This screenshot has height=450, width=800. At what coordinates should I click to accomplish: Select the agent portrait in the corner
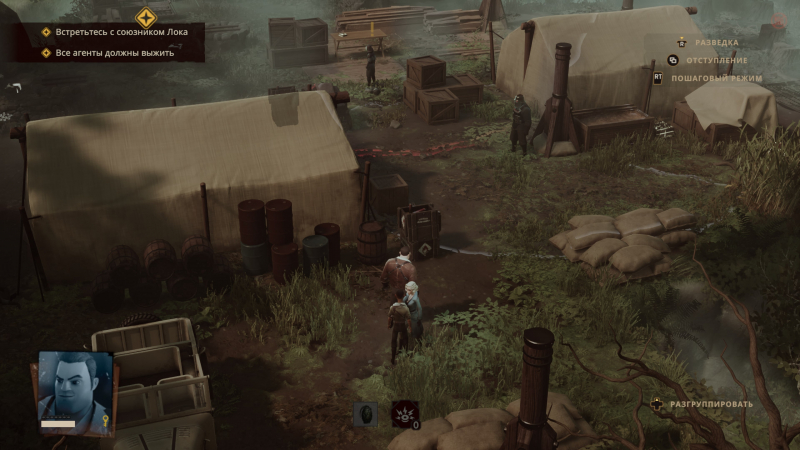pos(76,385)
